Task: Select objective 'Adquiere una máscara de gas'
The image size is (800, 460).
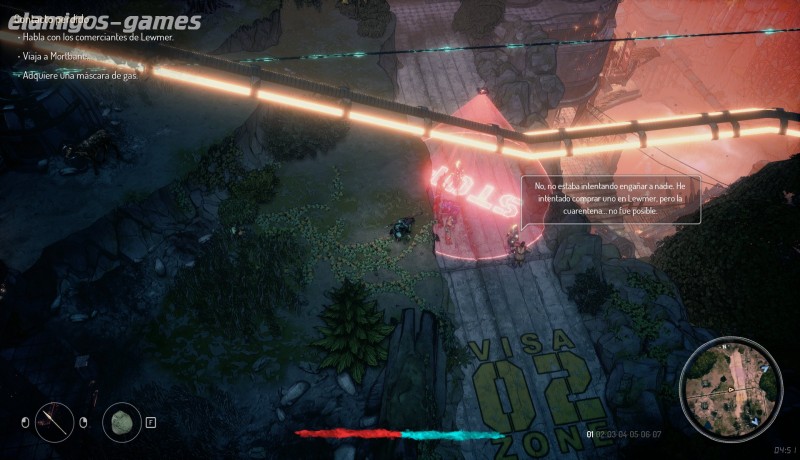Action: pyautogui.click(x=78, y=75)
